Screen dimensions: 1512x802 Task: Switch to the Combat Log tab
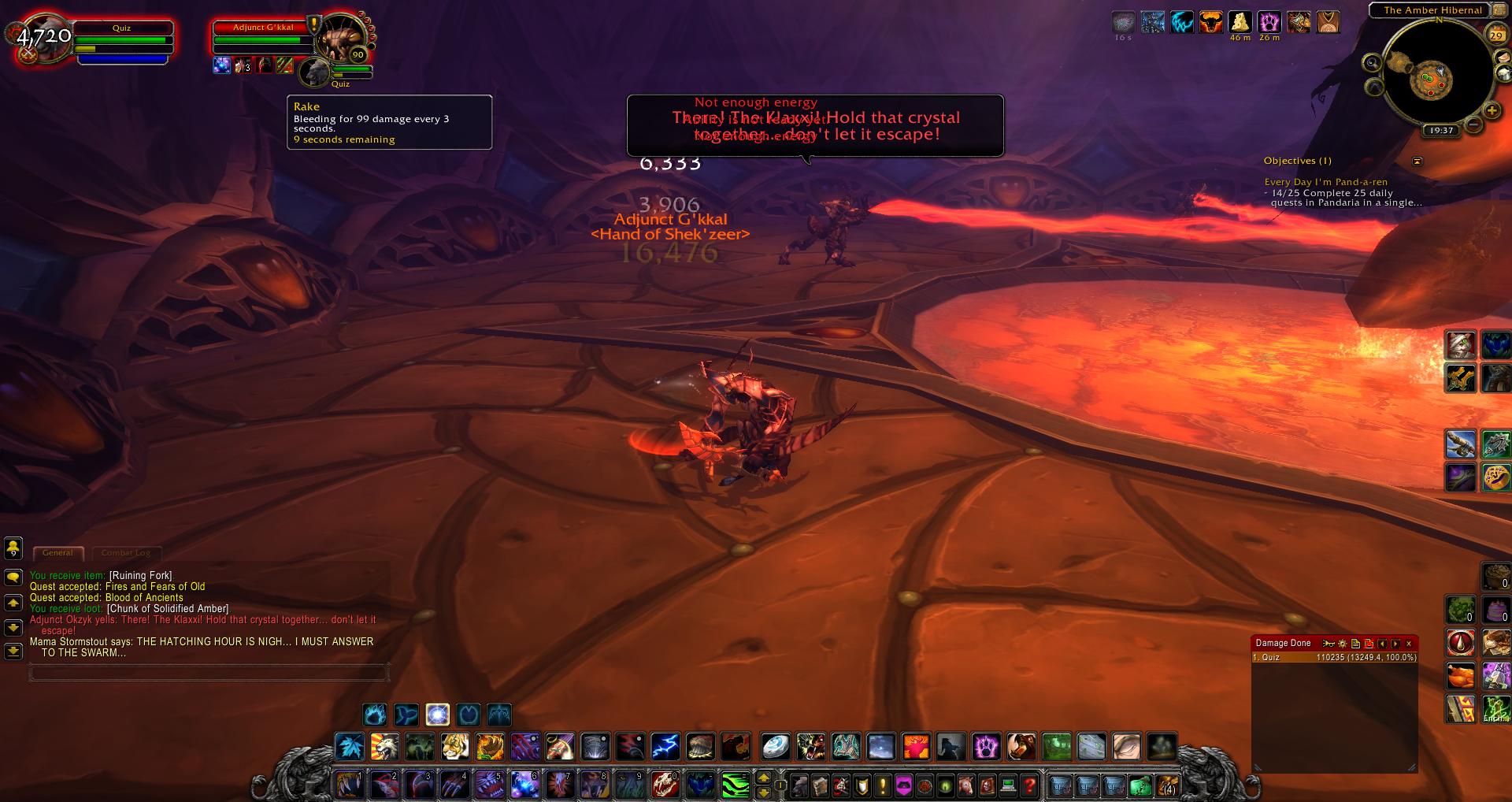(125, 553)
